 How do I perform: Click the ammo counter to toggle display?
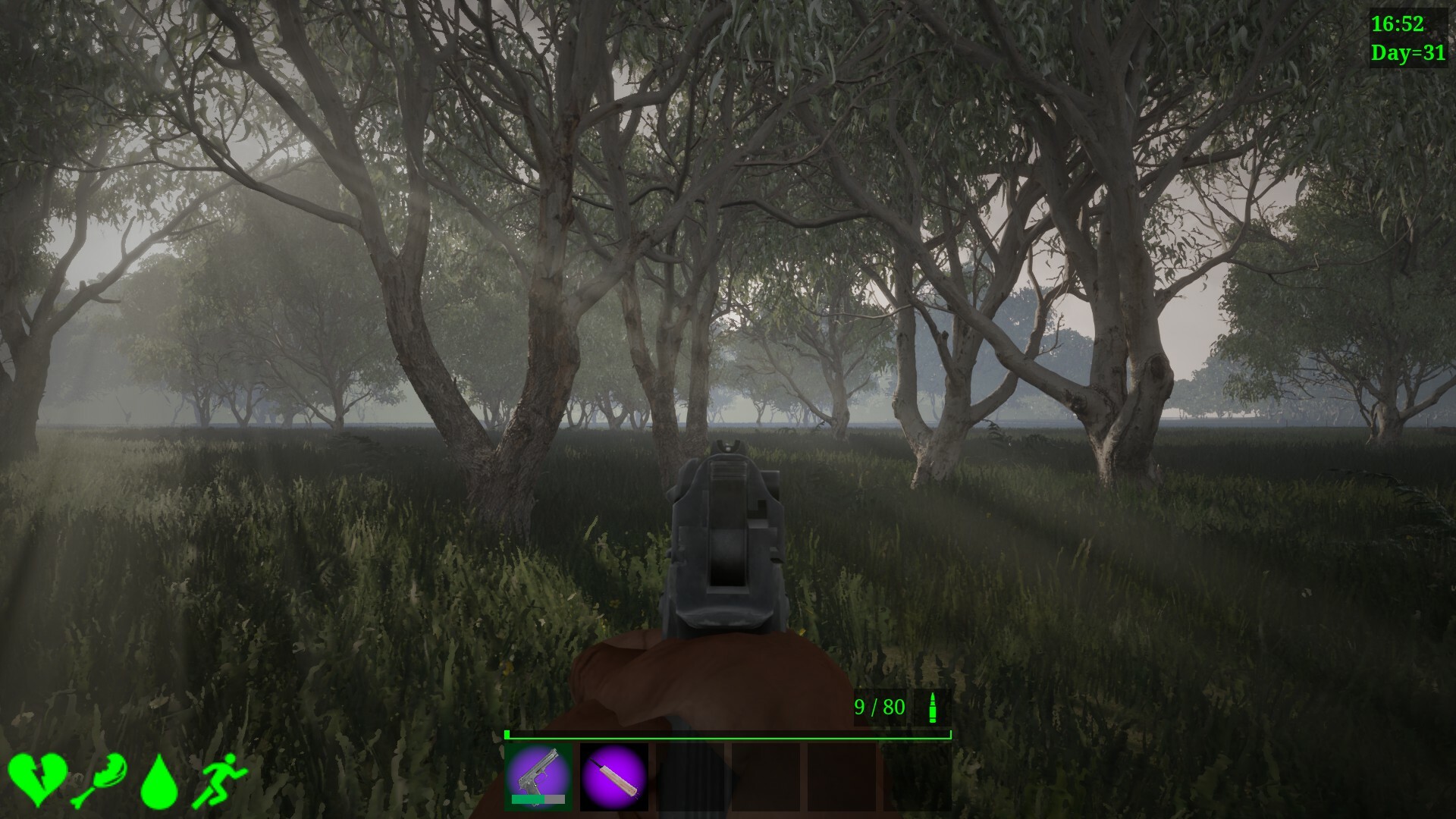coord(880,708)
